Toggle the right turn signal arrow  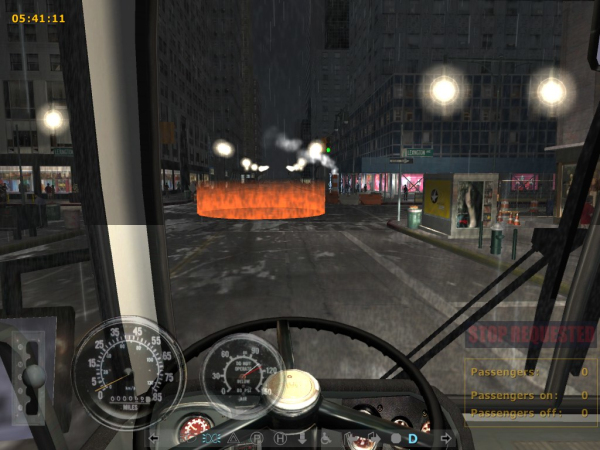pyautogui.click(x=445, y=438)
